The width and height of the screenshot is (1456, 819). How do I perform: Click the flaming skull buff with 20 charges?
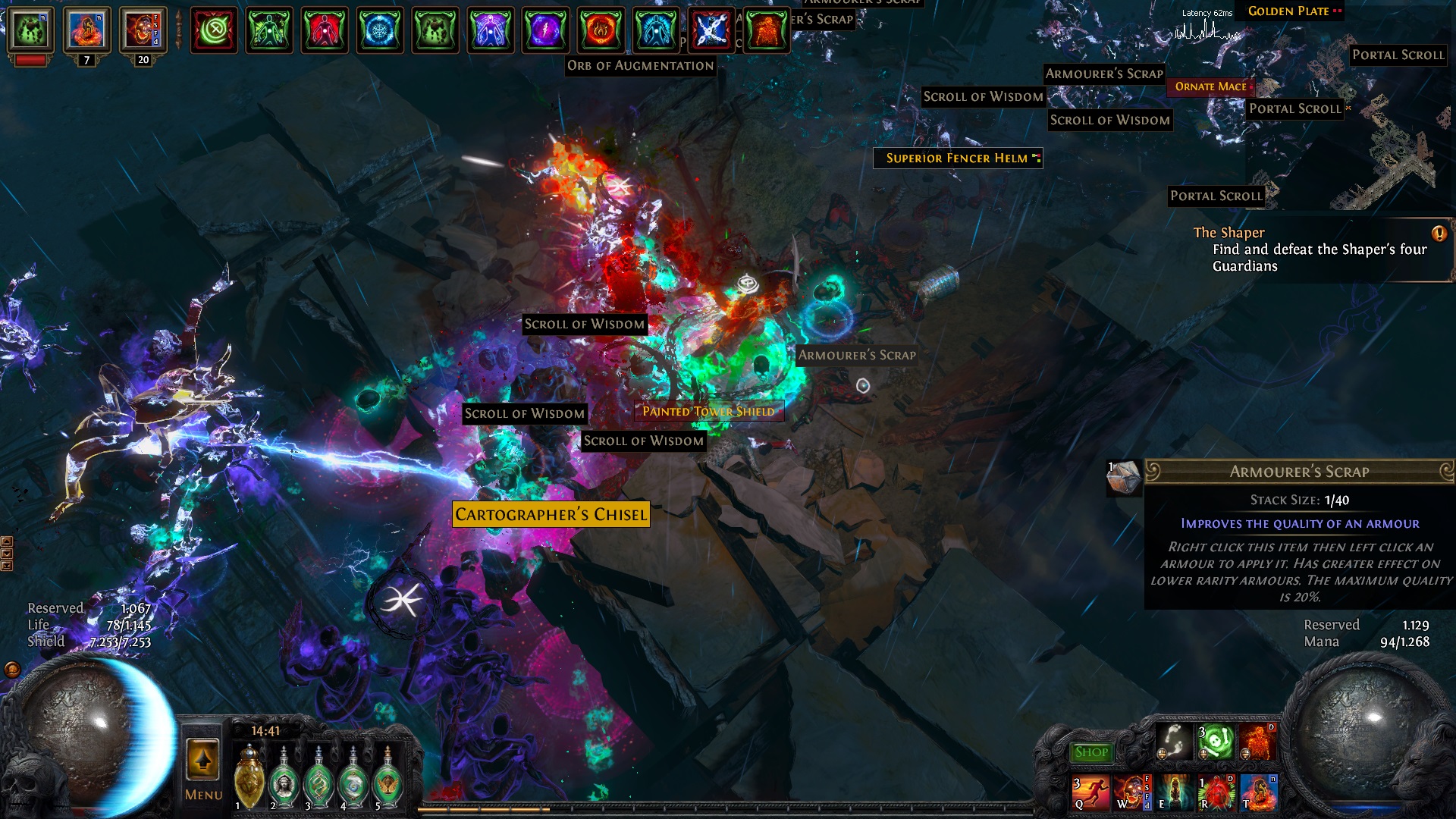[x=141, y=31]
